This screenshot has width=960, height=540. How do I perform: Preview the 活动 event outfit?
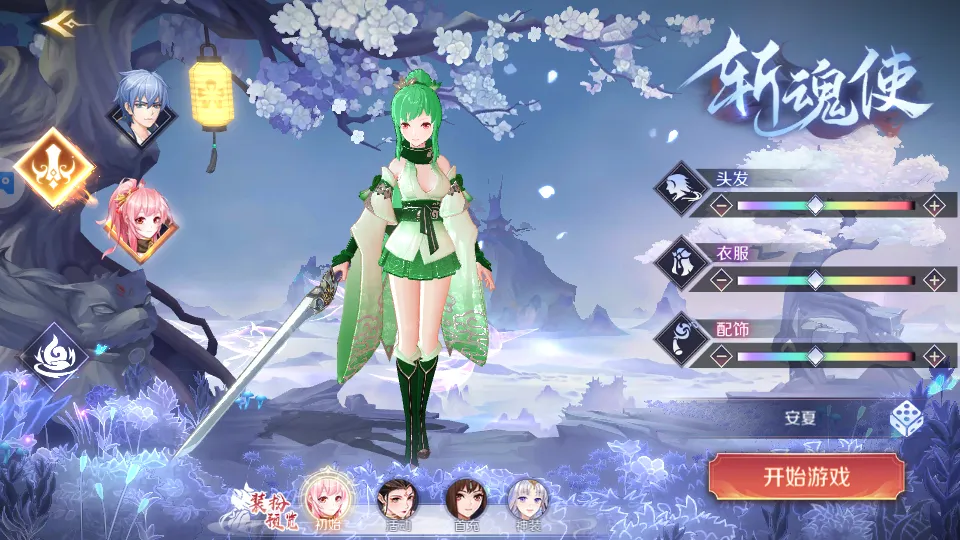click(x=398, y=497)
